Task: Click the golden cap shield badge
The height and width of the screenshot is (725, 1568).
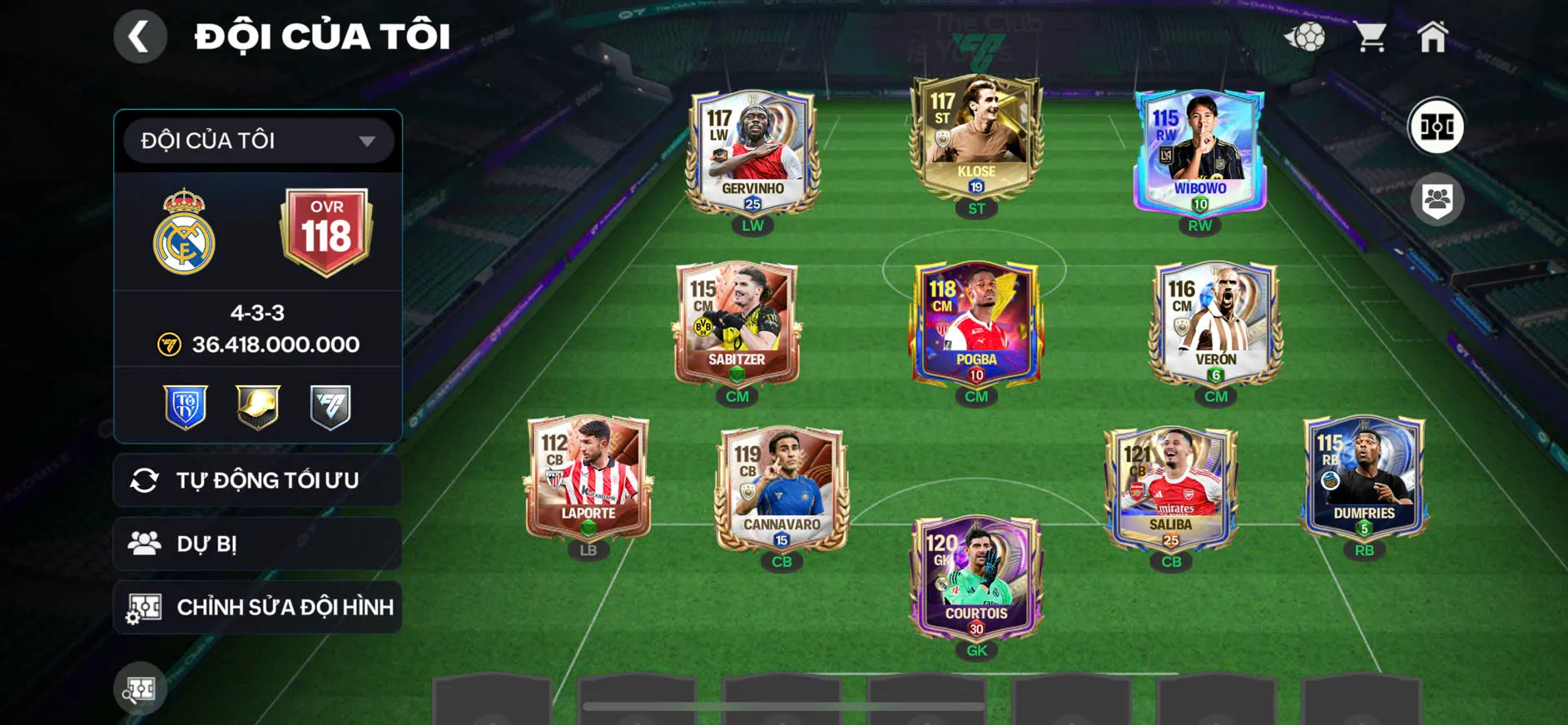Action: (256, 405)
